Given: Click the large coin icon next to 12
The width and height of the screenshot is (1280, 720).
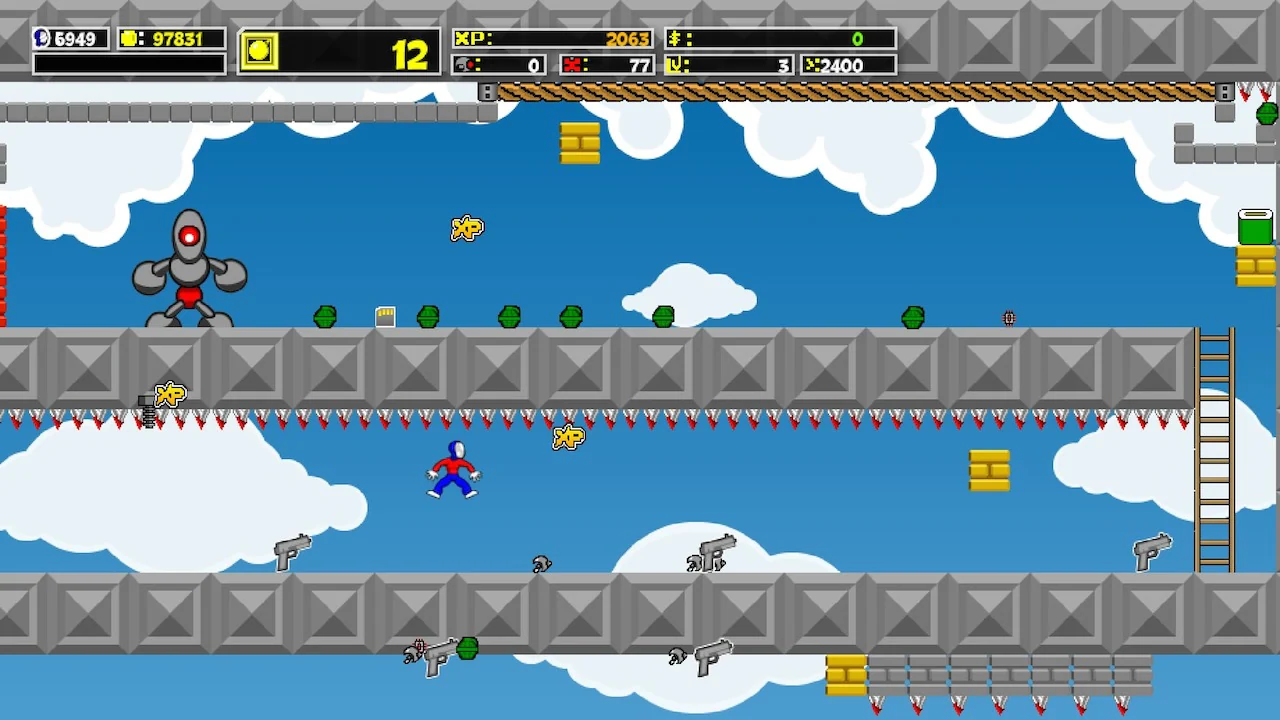Looking at the screenshot, I should pos(259,51).
